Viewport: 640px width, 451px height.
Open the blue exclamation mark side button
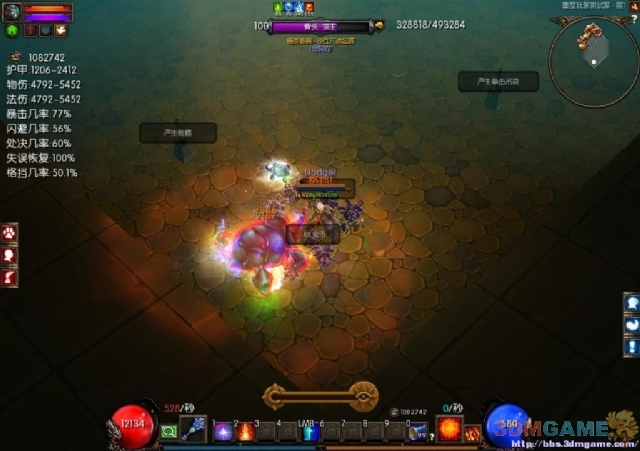pos(631,345)
